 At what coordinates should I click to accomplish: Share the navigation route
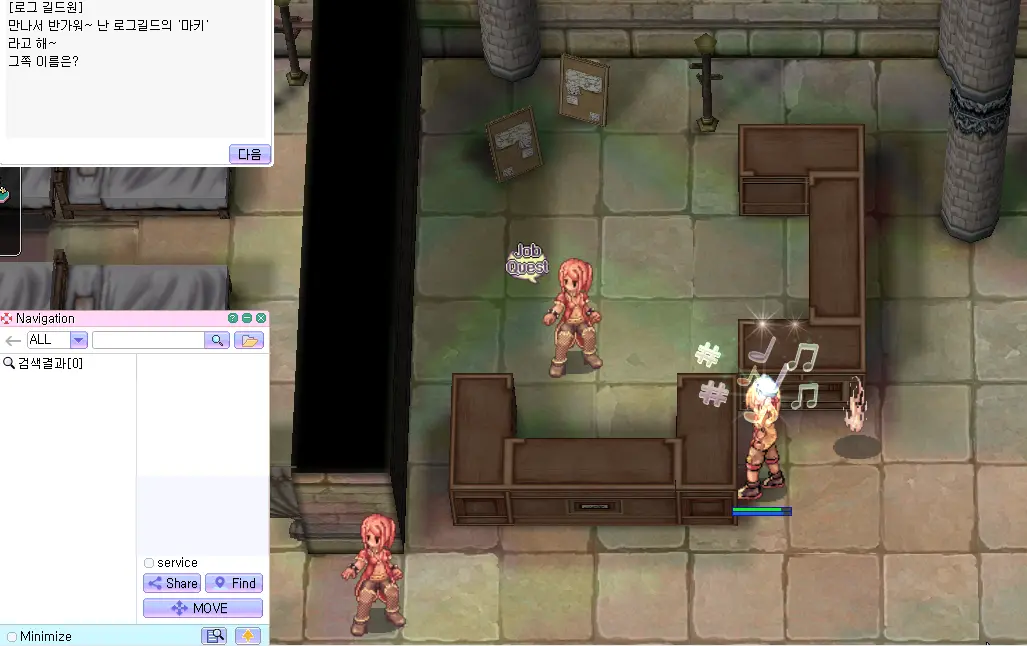pos(172,583)
